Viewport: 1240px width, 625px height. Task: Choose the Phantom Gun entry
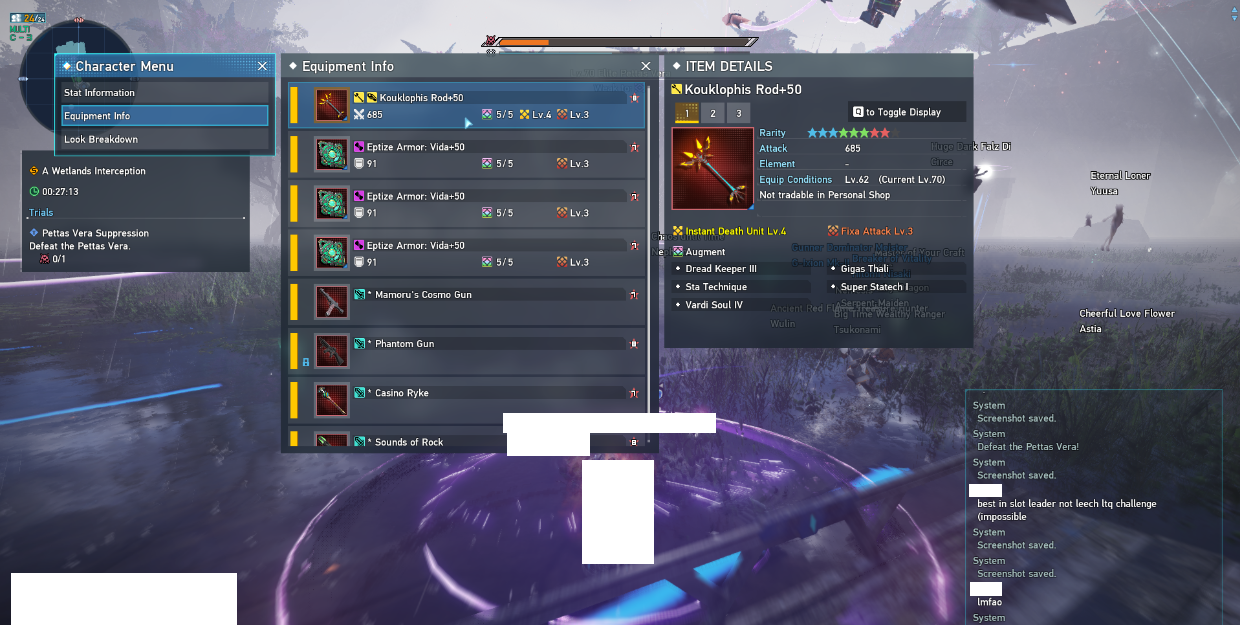[468, 351]
